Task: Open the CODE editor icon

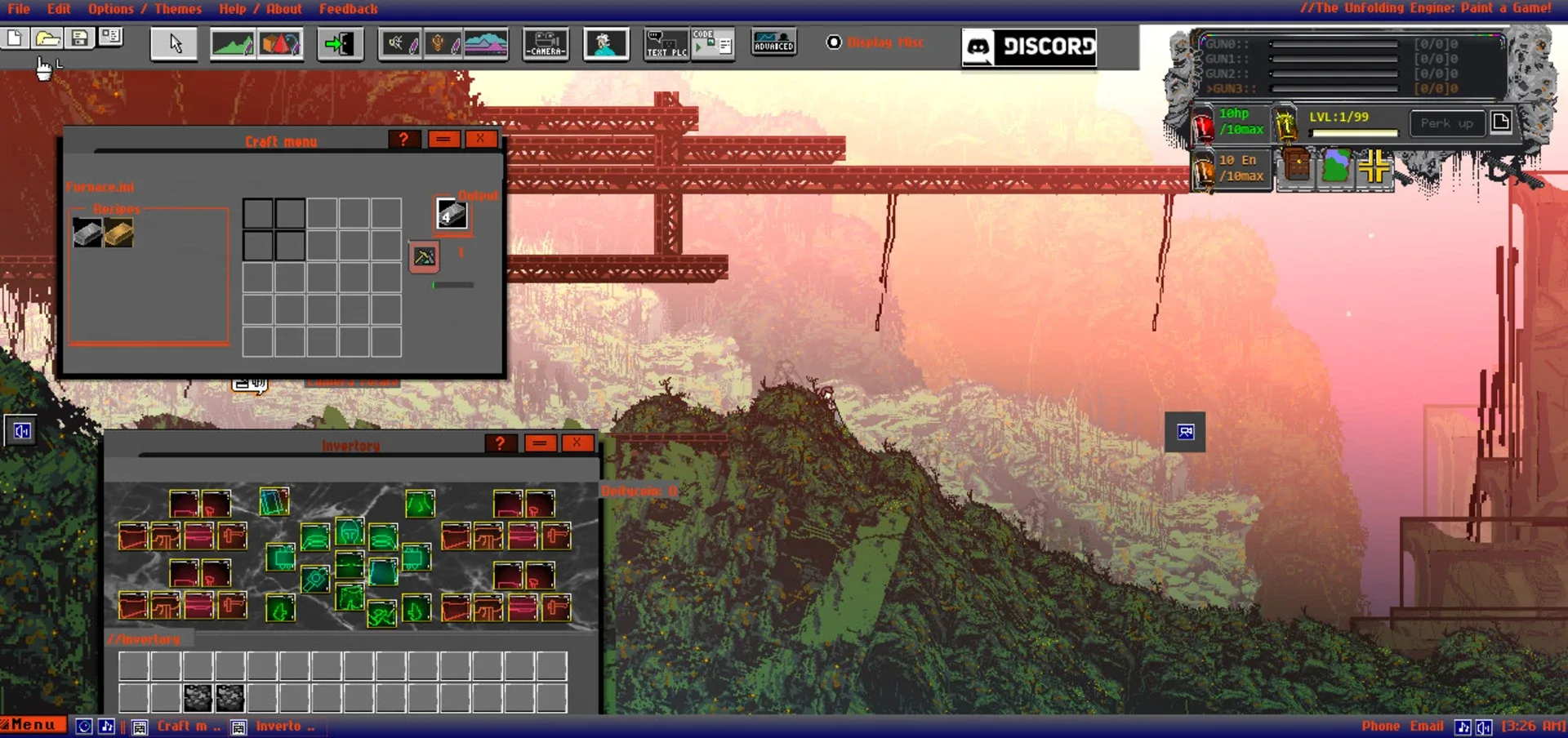Action: point(712,45)
